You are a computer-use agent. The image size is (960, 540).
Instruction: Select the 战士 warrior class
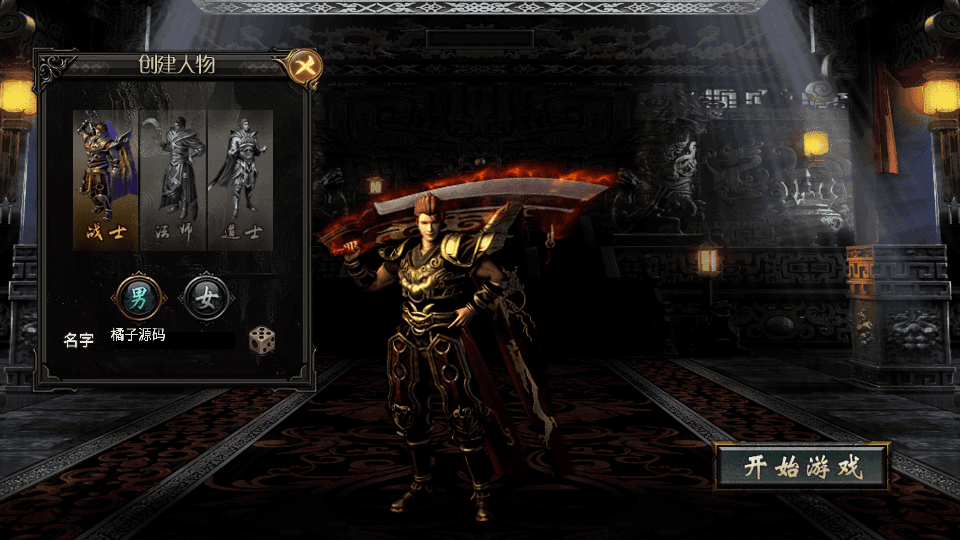point(106,180)
